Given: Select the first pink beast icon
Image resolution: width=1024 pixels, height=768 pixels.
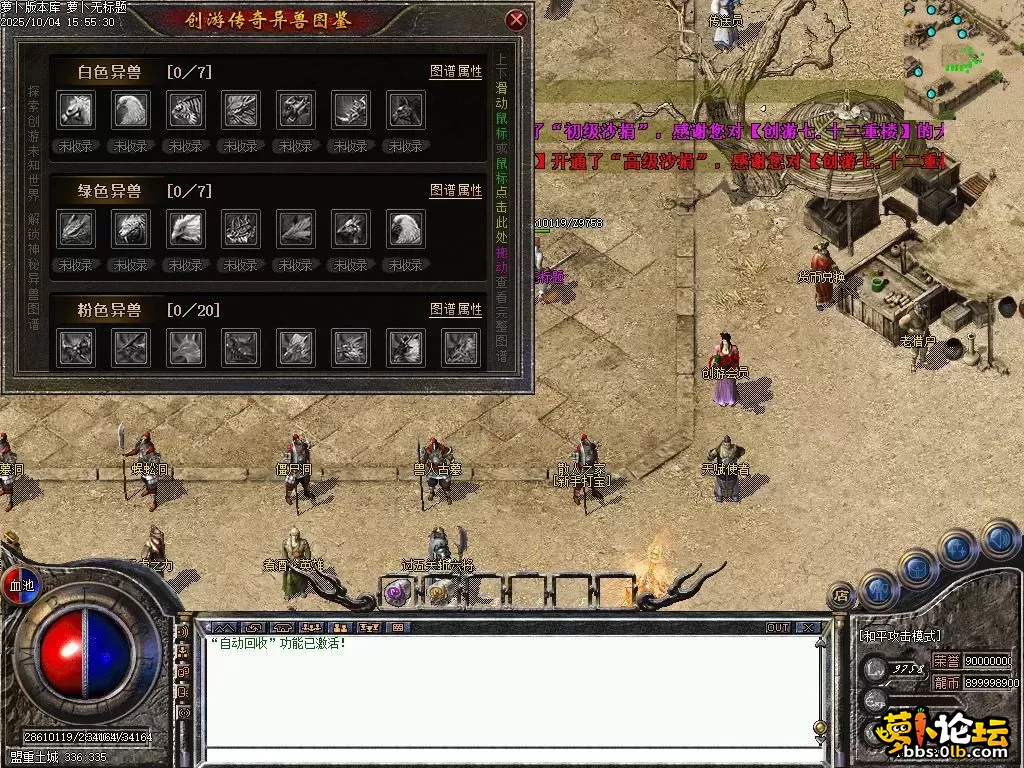Looking at the screenshot, I should tap(76, 348).
